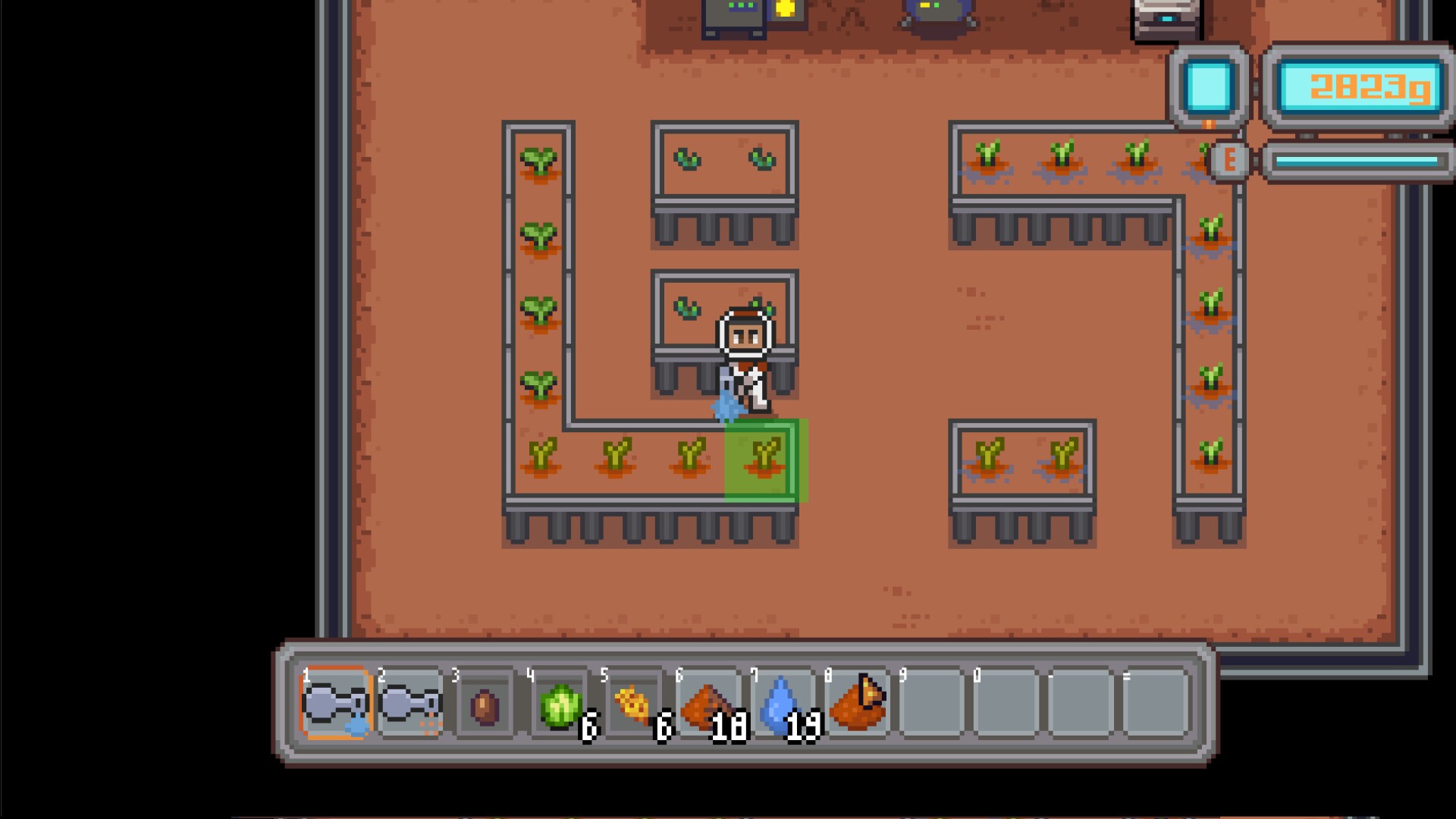This screenshot has height=819, width=1456.
Task: Click the energy progress bar
Action: 1360,161
